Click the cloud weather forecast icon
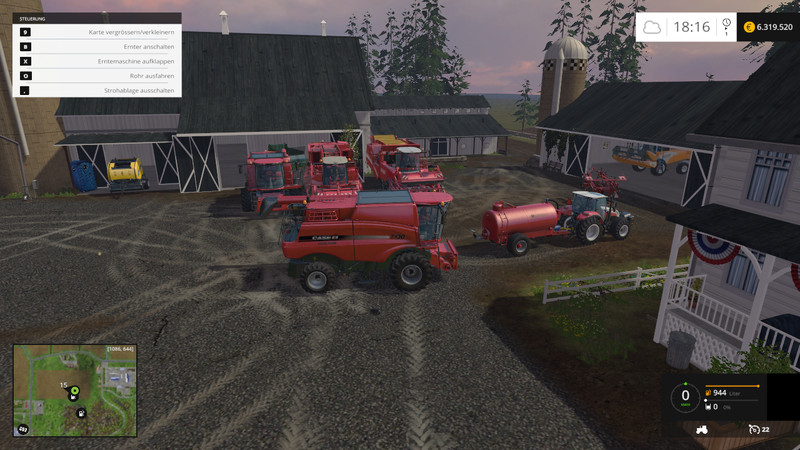The height and width of the screenshot is (450, 800). (x=652, y=27)
